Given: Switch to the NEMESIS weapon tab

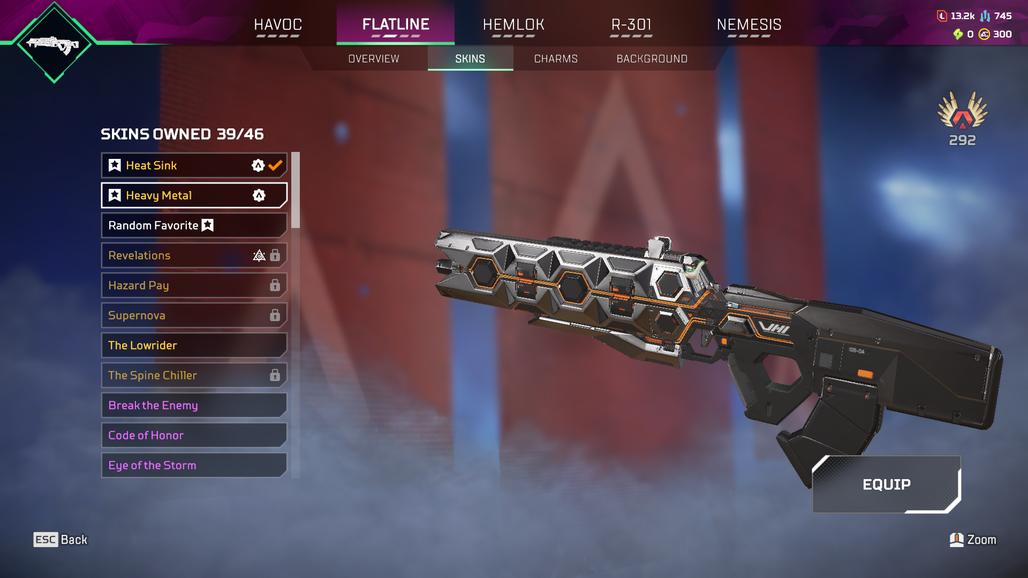Looking at the screenshot, I should point(749,25).
